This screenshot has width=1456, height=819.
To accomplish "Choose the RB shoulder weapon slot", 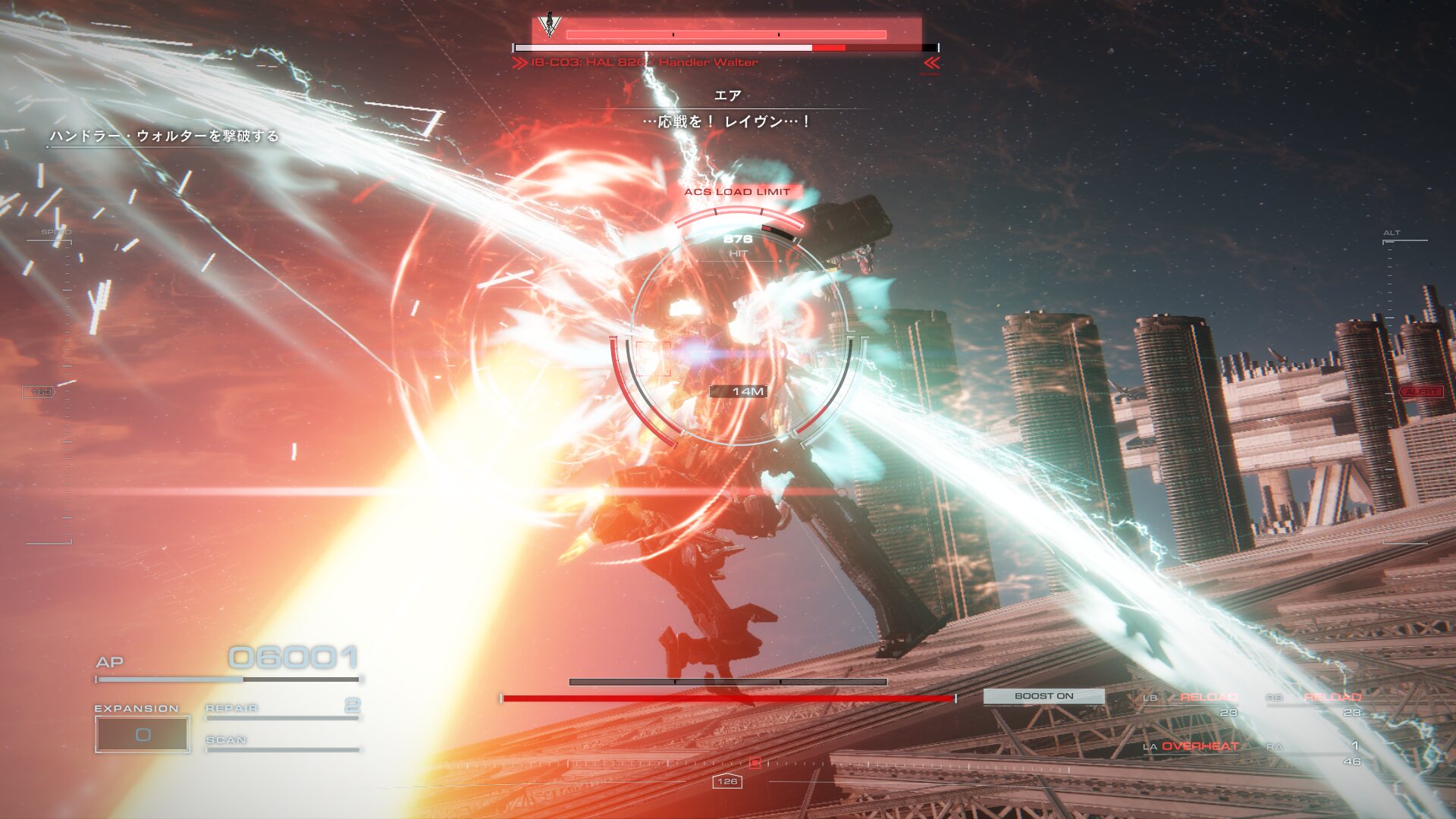I will click(x=1314, y=701).
